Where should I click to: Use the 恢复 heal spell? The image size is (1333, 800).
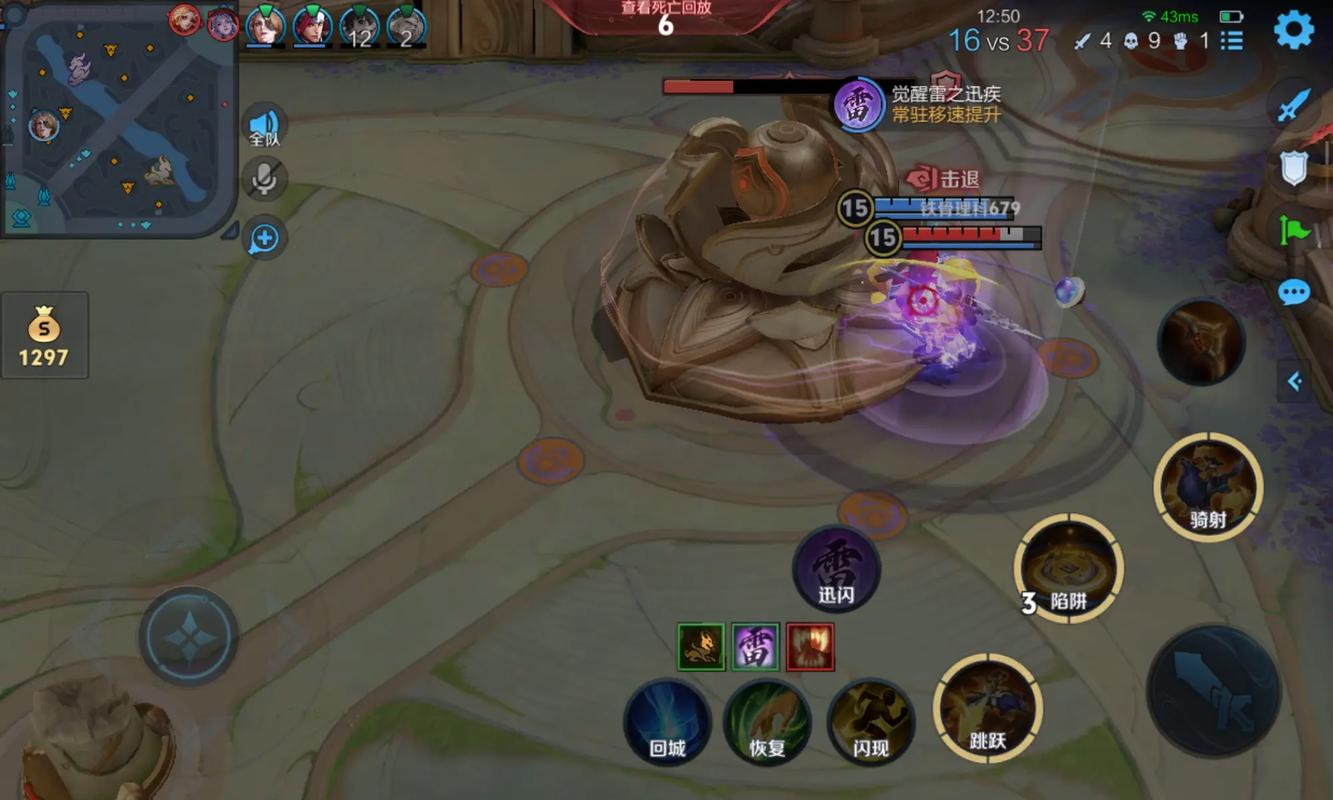pyautogui.click(x=767, y=722)
